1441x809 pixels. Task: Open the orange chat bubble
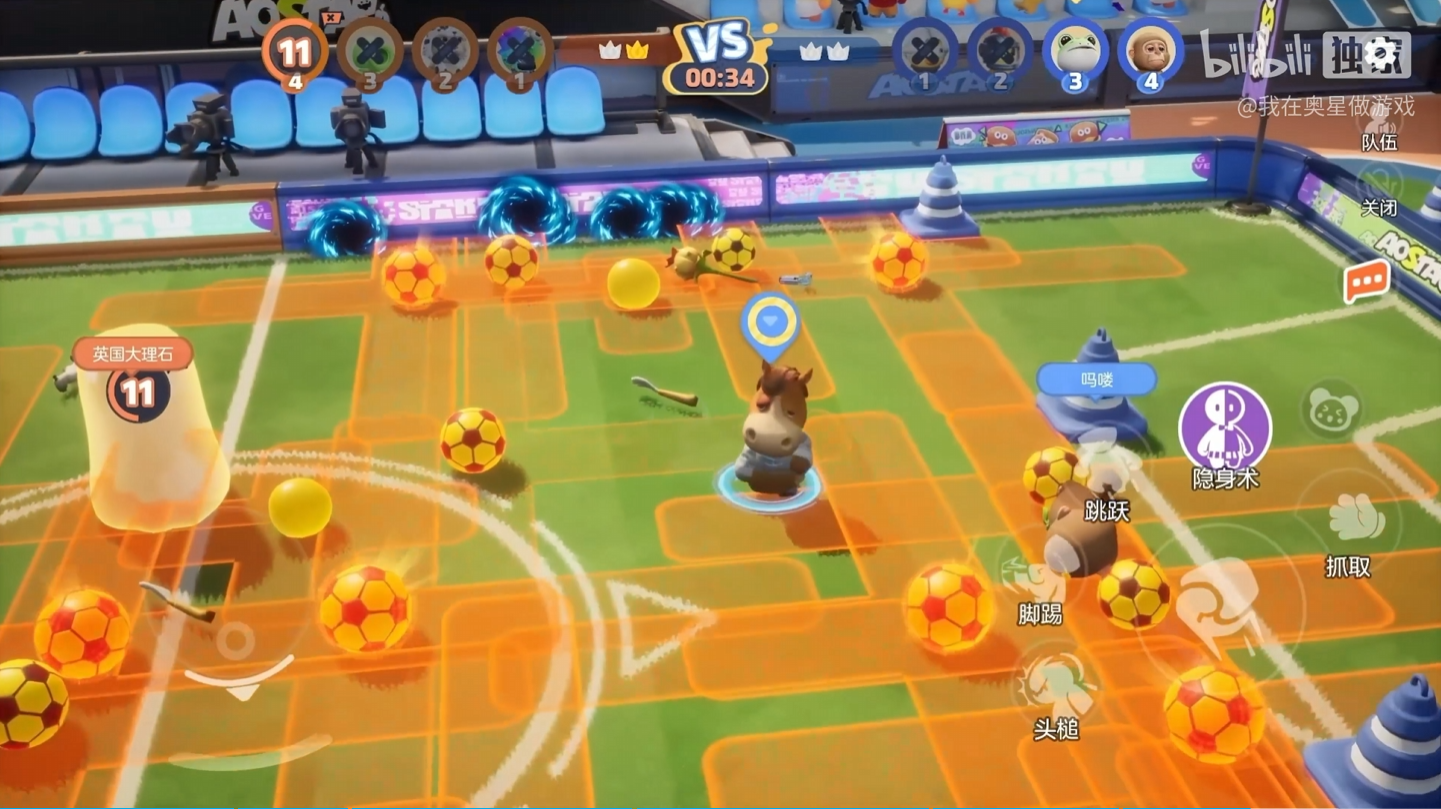[1366, 283]
